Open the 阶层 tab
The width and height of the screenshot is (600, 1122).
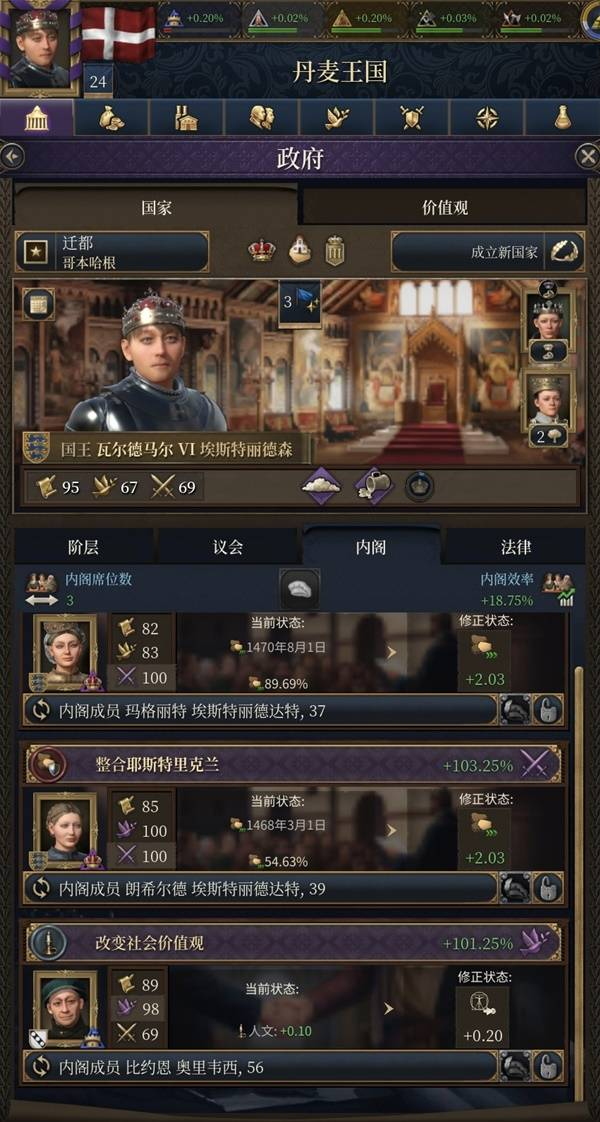point(83,547)
